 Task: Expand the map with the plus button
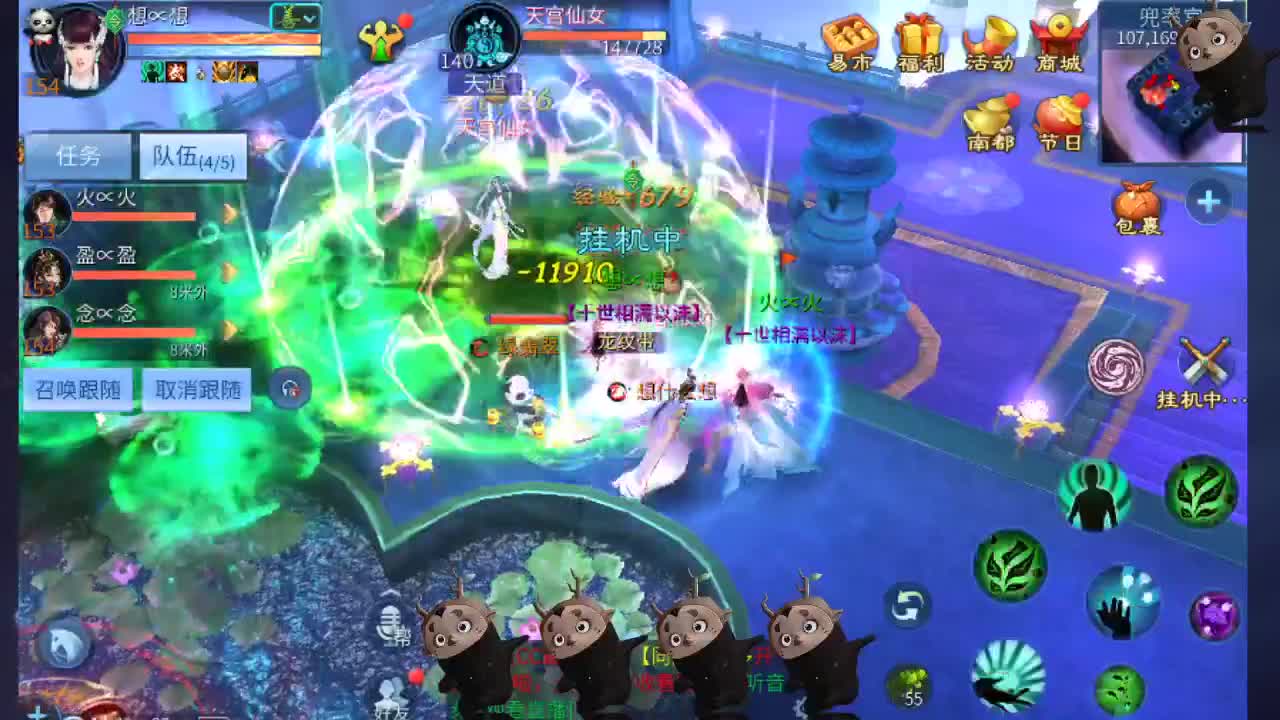(x=1206, y=203)
